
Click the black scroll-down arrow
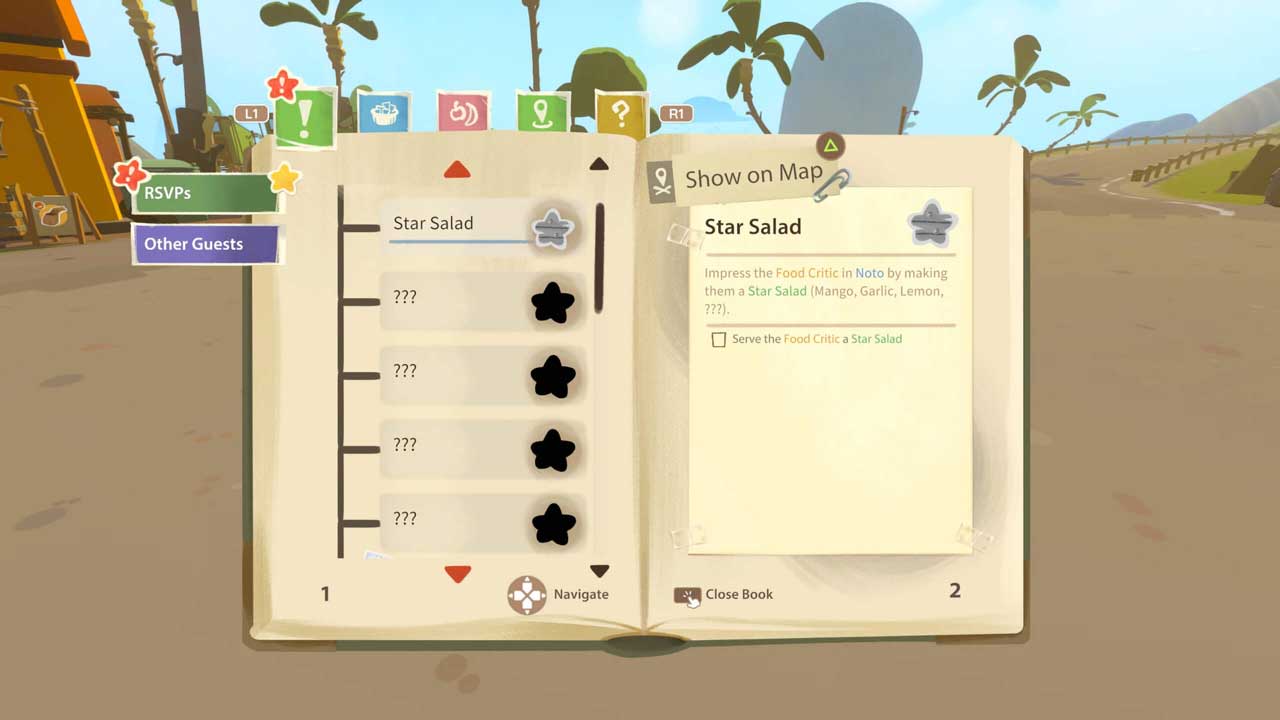tap(599, 571)
